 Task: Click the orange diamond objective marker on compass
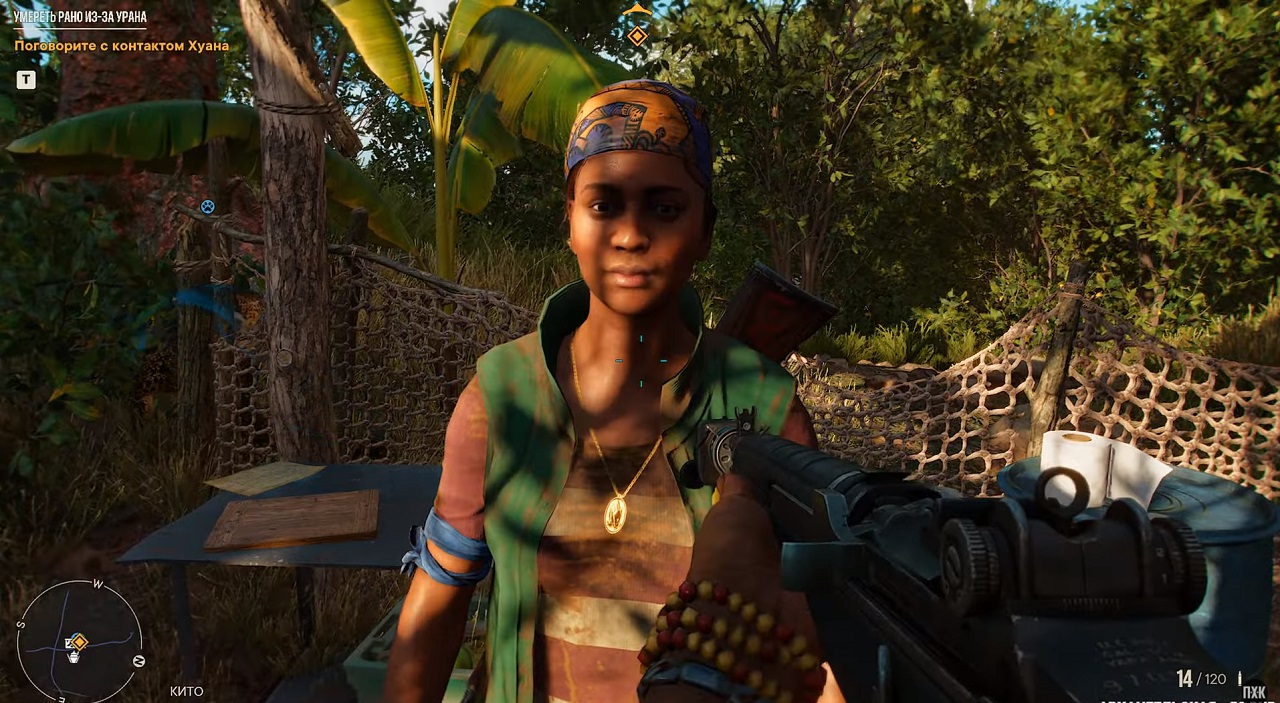(x=637, y=36)
